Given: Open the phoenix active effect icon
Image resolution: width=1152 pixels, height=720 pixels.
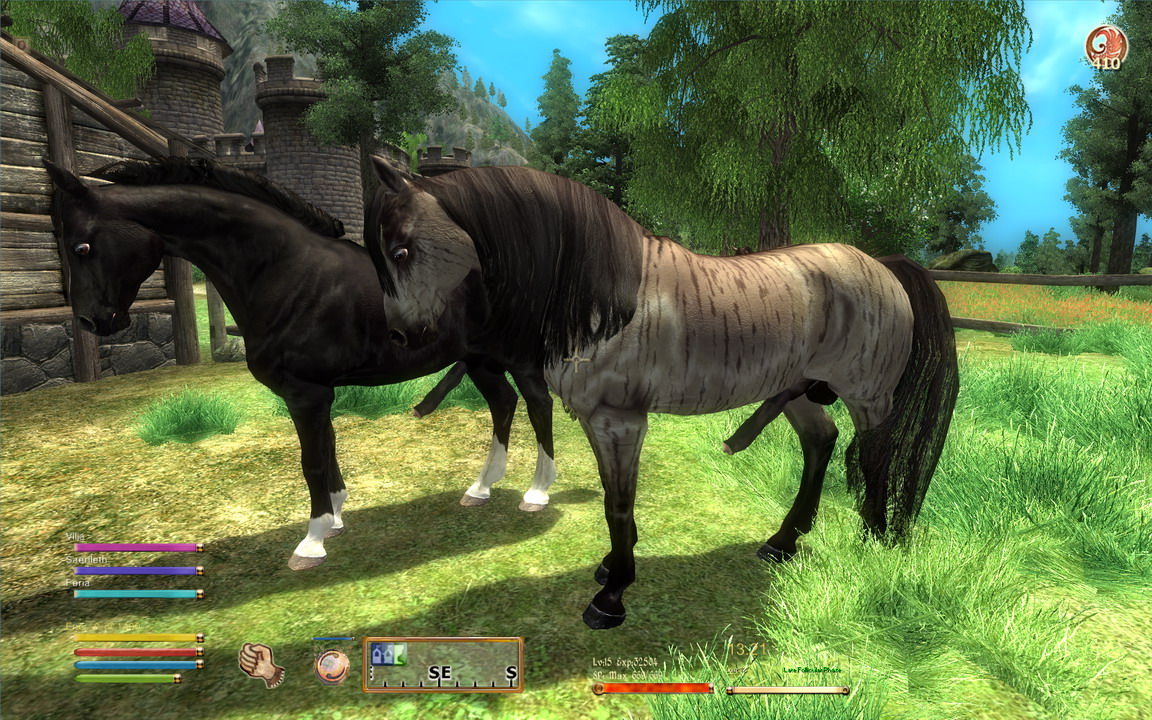Looking at the screenshot, I should pyautogui.click(x=1105, y=44).
